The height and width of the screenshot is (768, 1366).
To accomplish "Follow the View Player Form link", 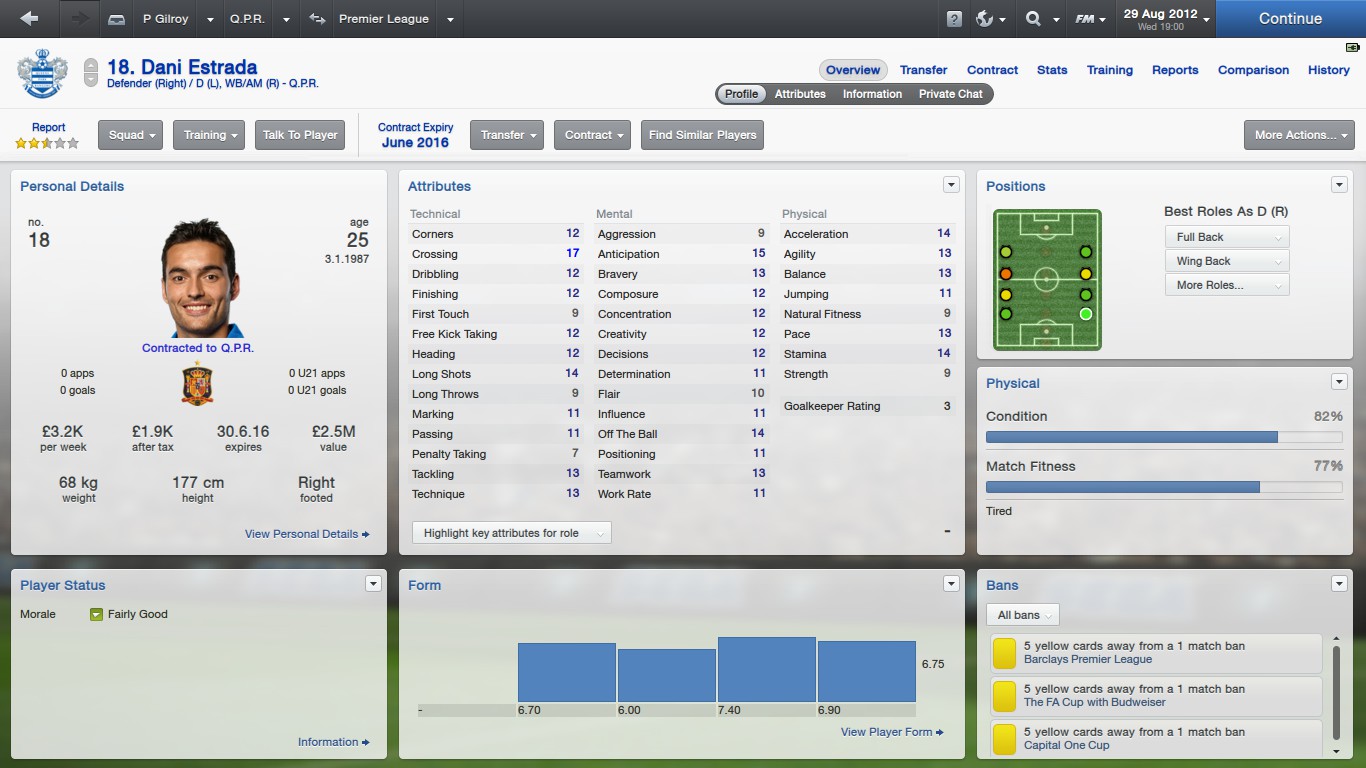I will (x=892, y=732).
